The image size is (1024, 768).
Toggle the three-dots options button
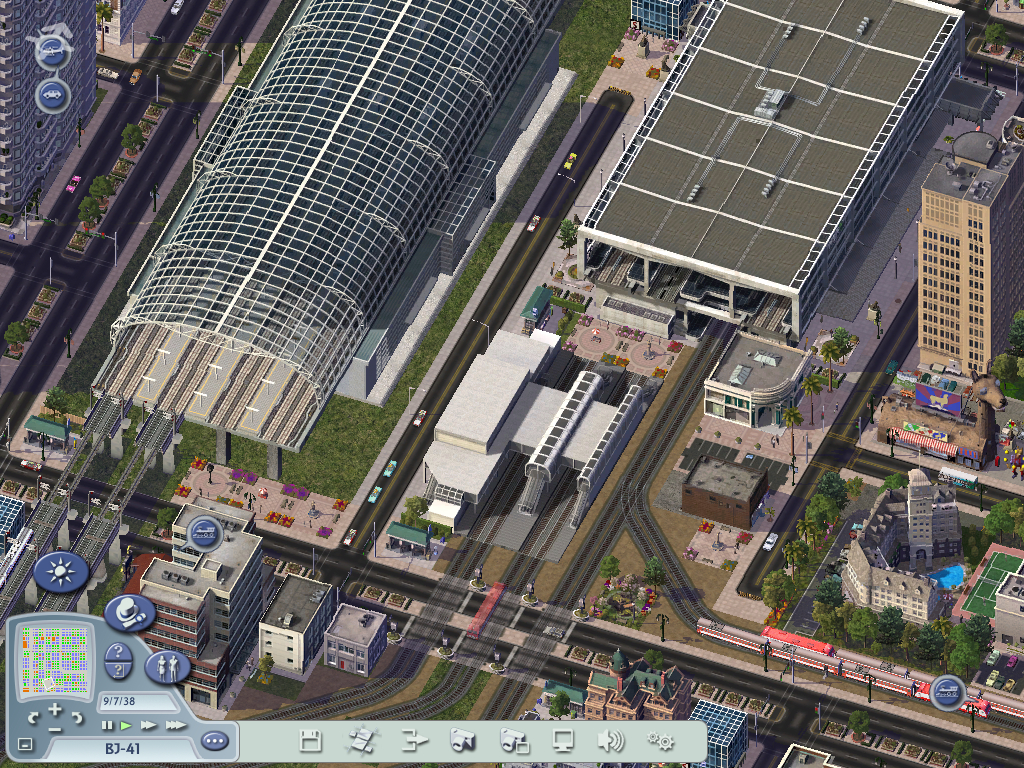click(x=213, y=741)
